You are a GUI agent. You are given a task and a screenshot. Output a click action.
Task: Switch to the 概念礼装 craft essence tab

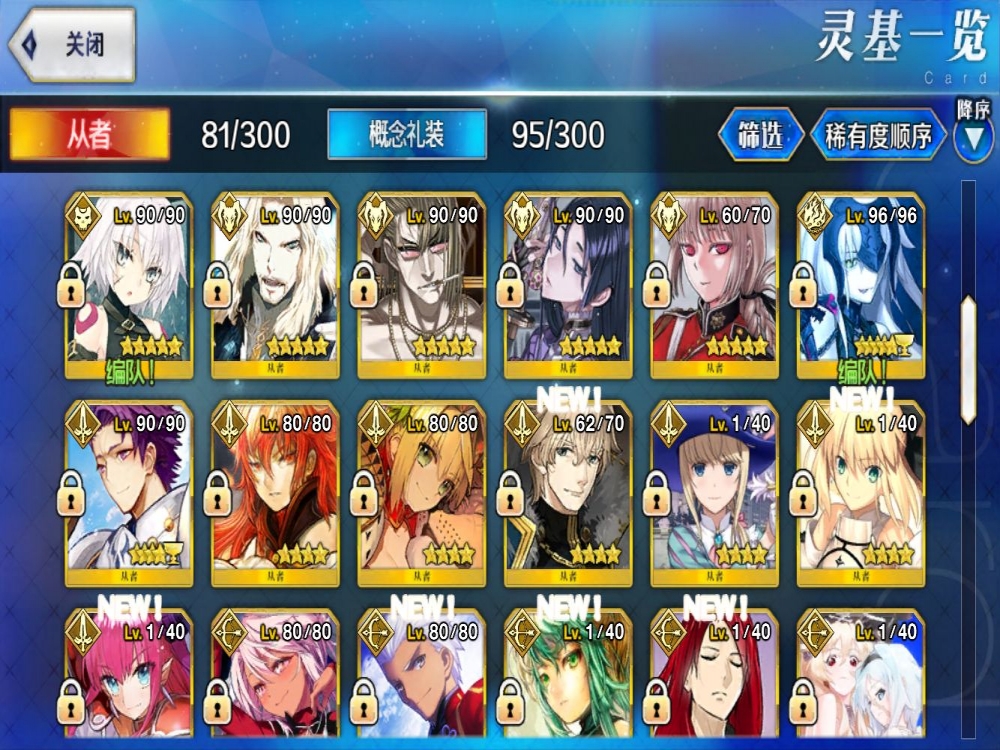point(407,135)
